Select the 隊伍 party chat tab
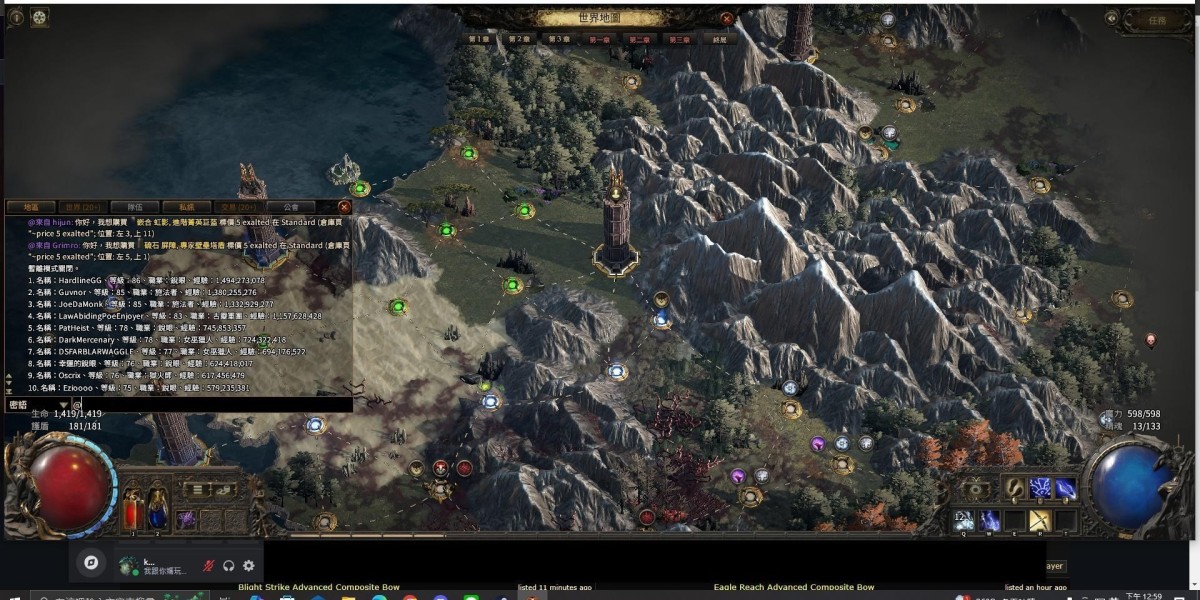This screenshot has height=600, width=1200. pyautogui.click(x=135, y=207)
